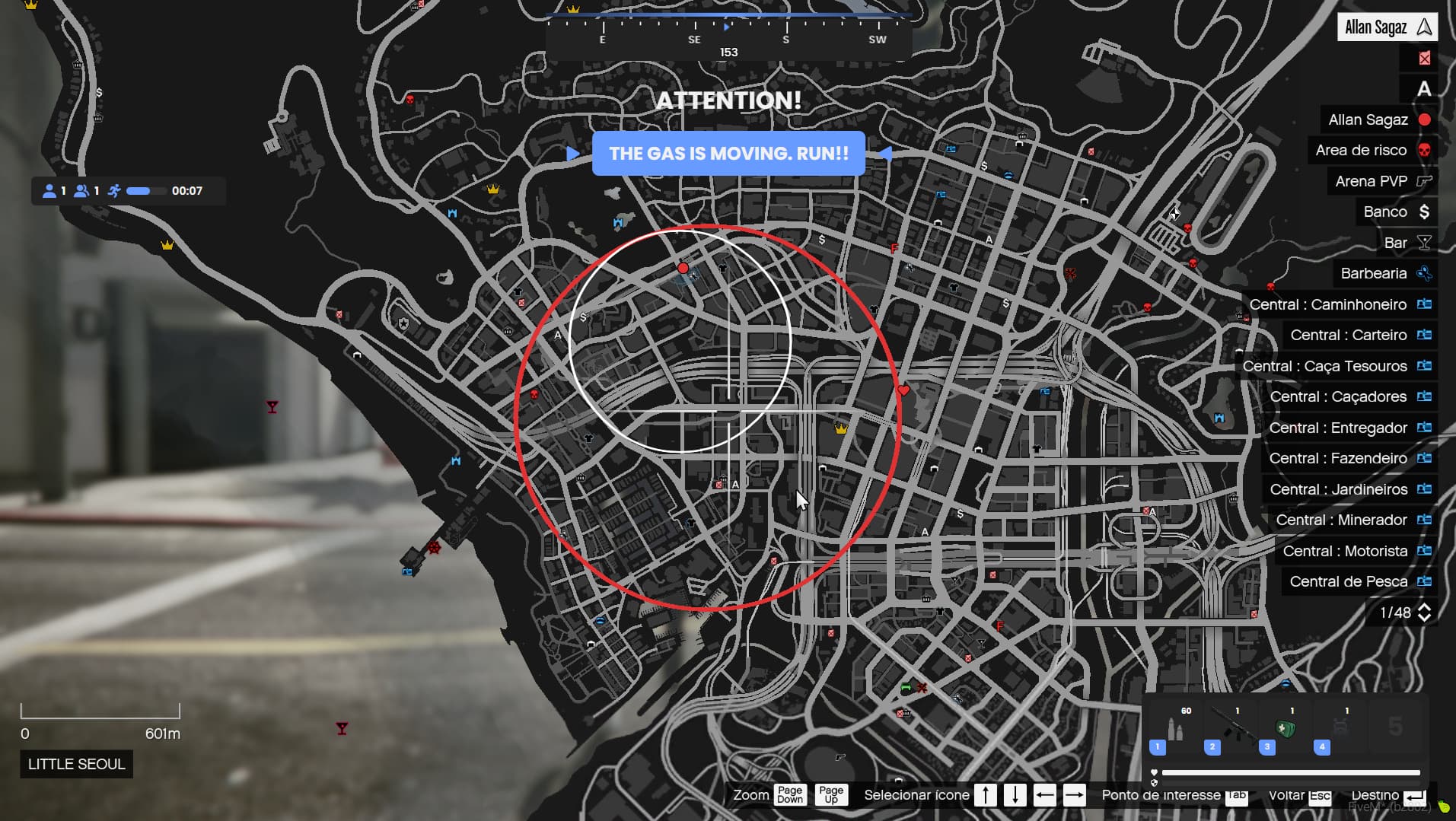
Task: Select the Central : Carteiro badge icon
Action: [1424, 335]
